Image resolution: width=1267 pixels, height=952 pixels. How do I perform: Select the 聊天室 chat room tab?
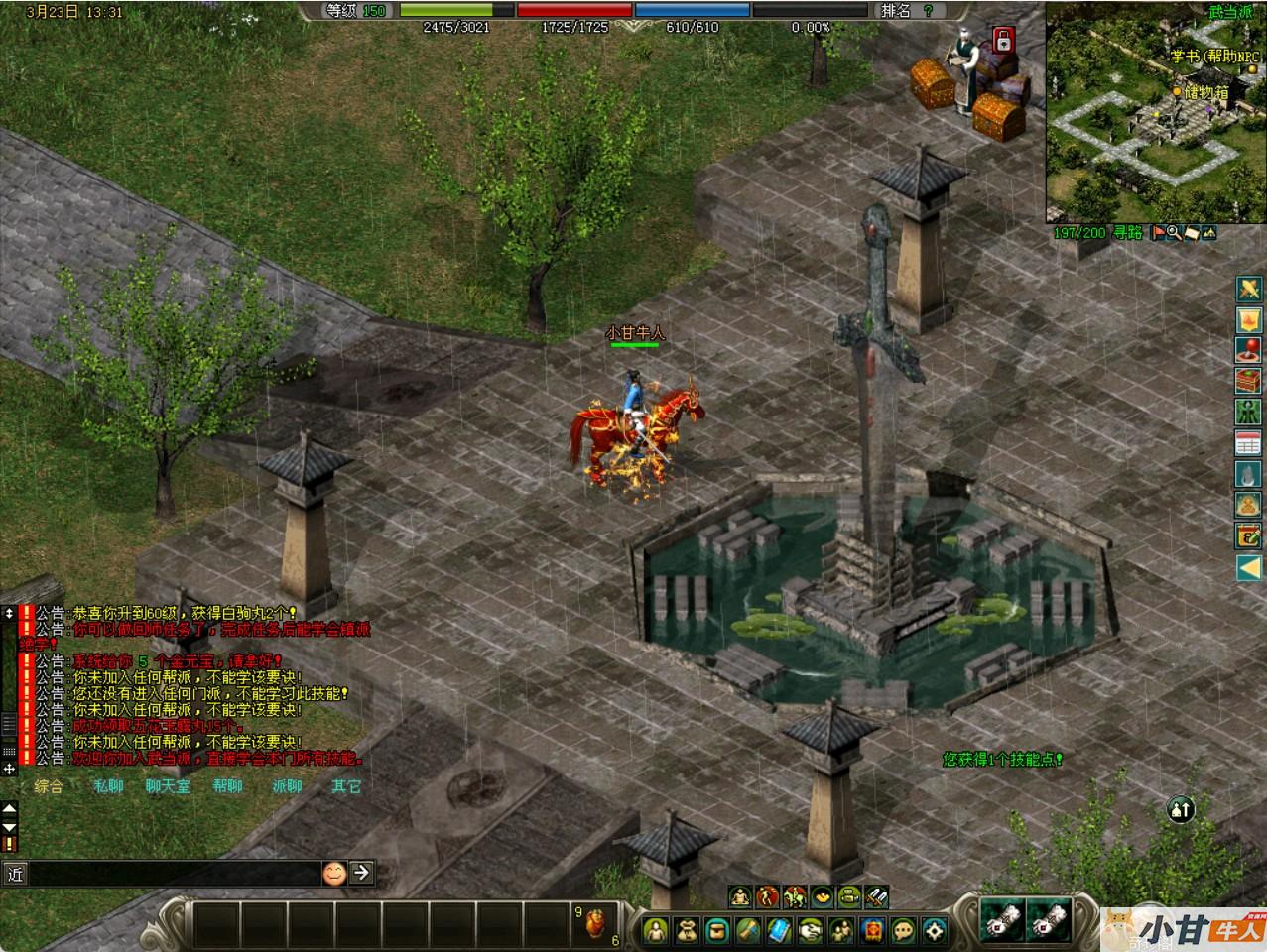point(167,786)
